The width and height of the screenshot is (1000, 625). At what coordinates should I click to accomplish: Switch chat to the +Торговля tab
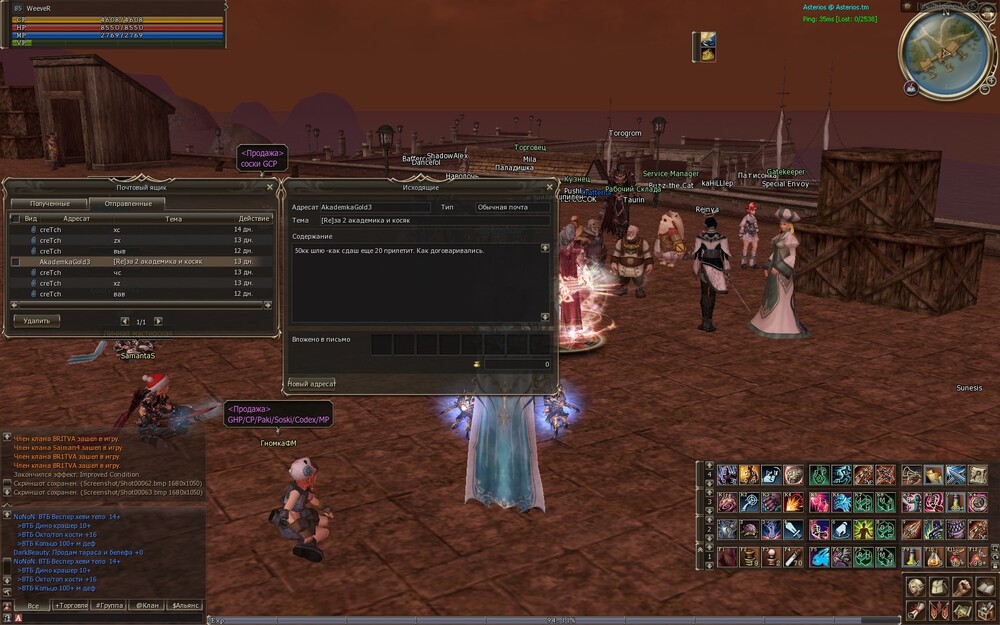pos(71,605)
